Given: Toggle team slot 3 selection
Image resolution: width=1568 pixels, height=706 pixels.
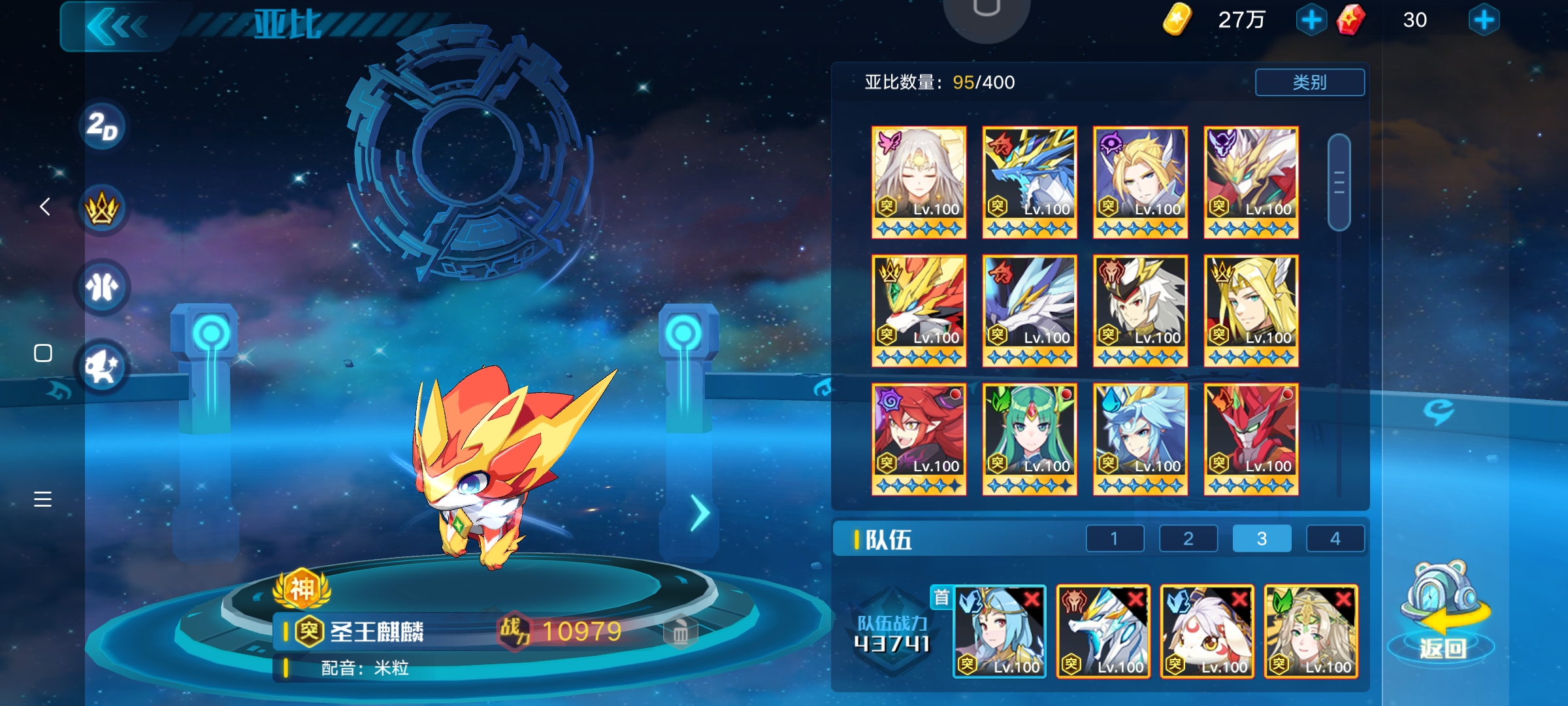Looking at the screenshot, I should pos(1261,538).
